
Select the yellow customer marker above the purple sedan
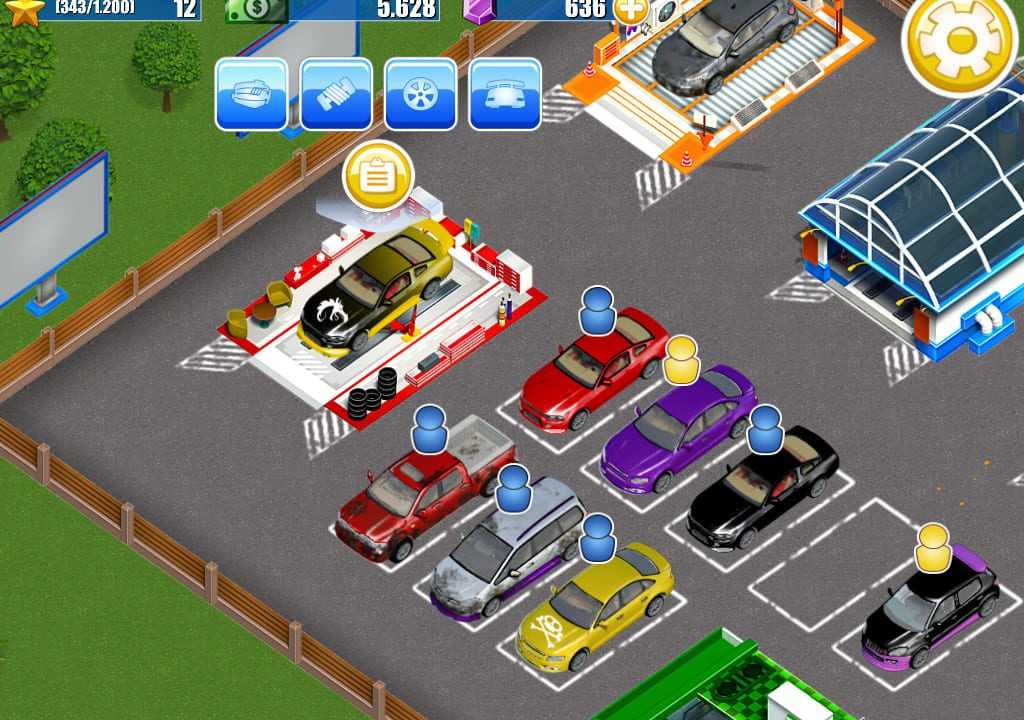click(681, 360)
